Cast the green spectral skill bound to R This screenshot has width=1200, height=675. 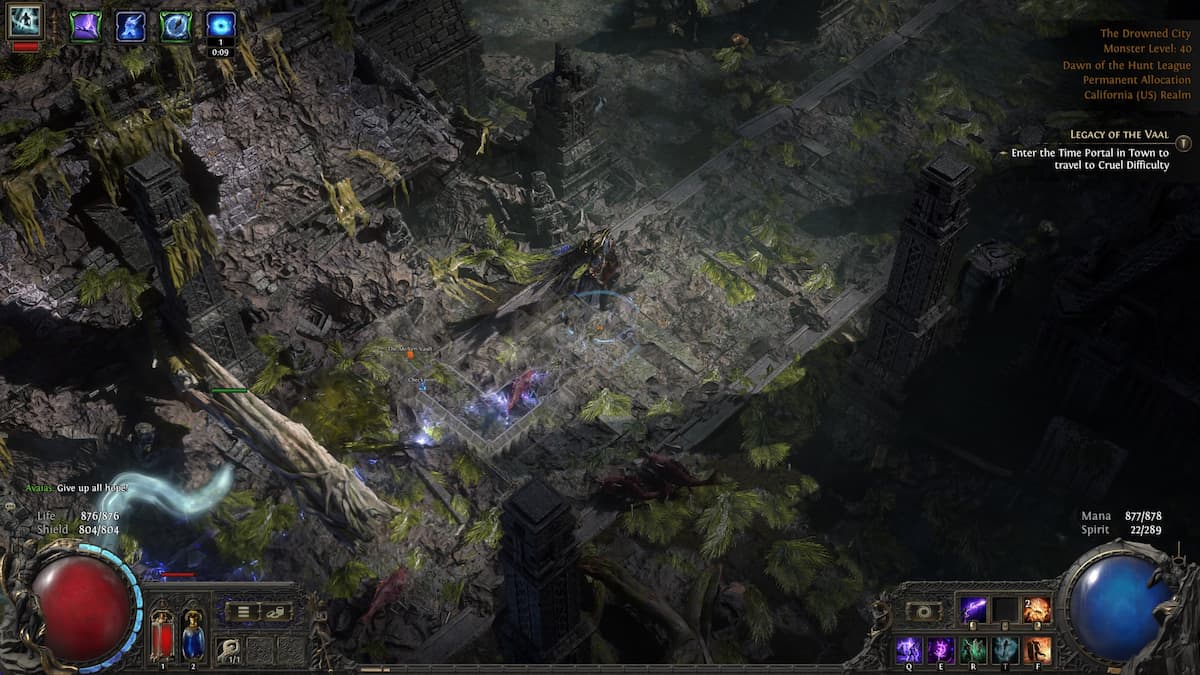point(973,649)
